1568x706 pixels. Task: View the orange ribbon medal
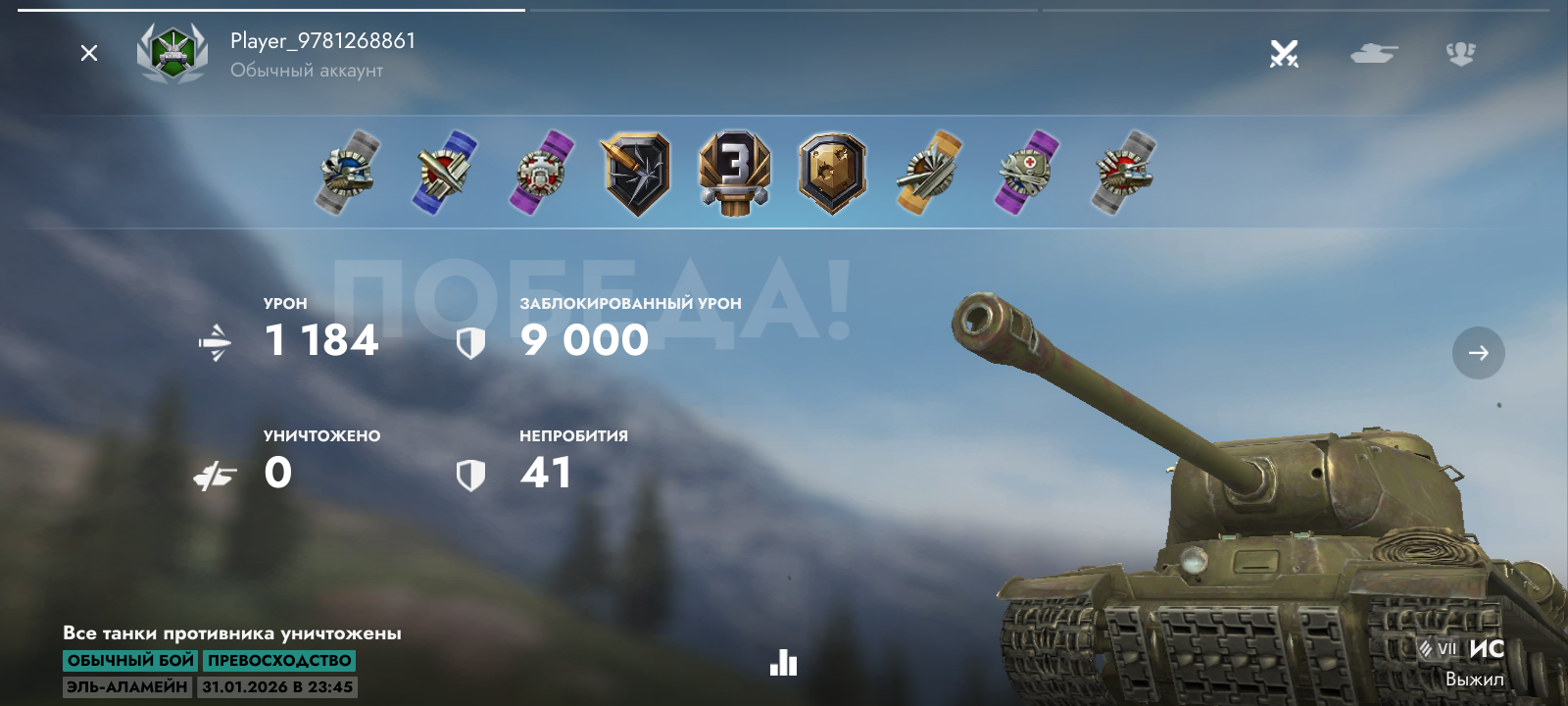[928, 173]
